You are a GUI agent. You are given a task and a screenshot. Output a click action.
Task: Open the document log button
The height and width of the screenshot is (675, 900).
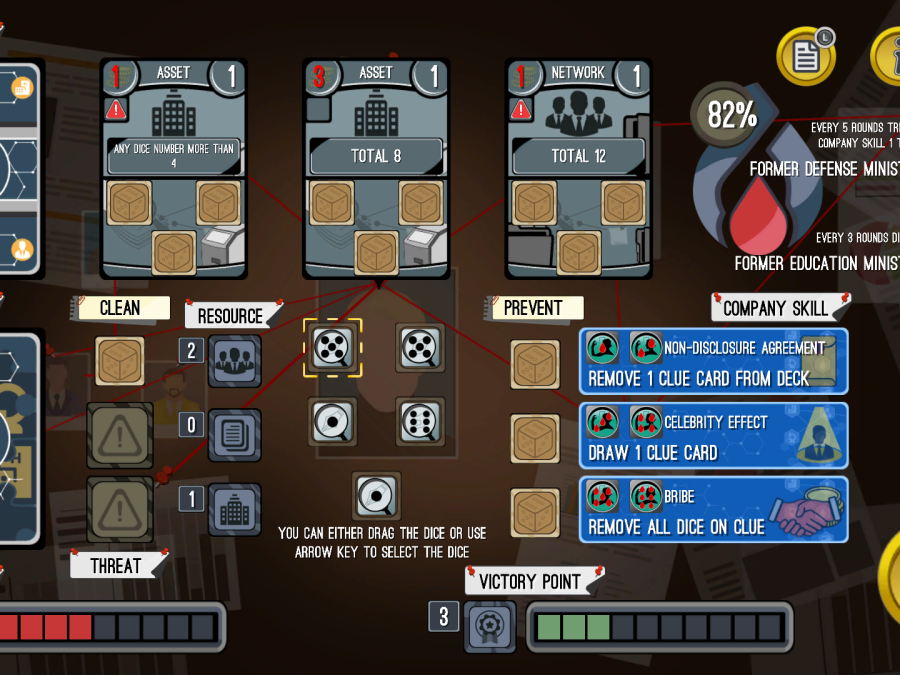805,55
